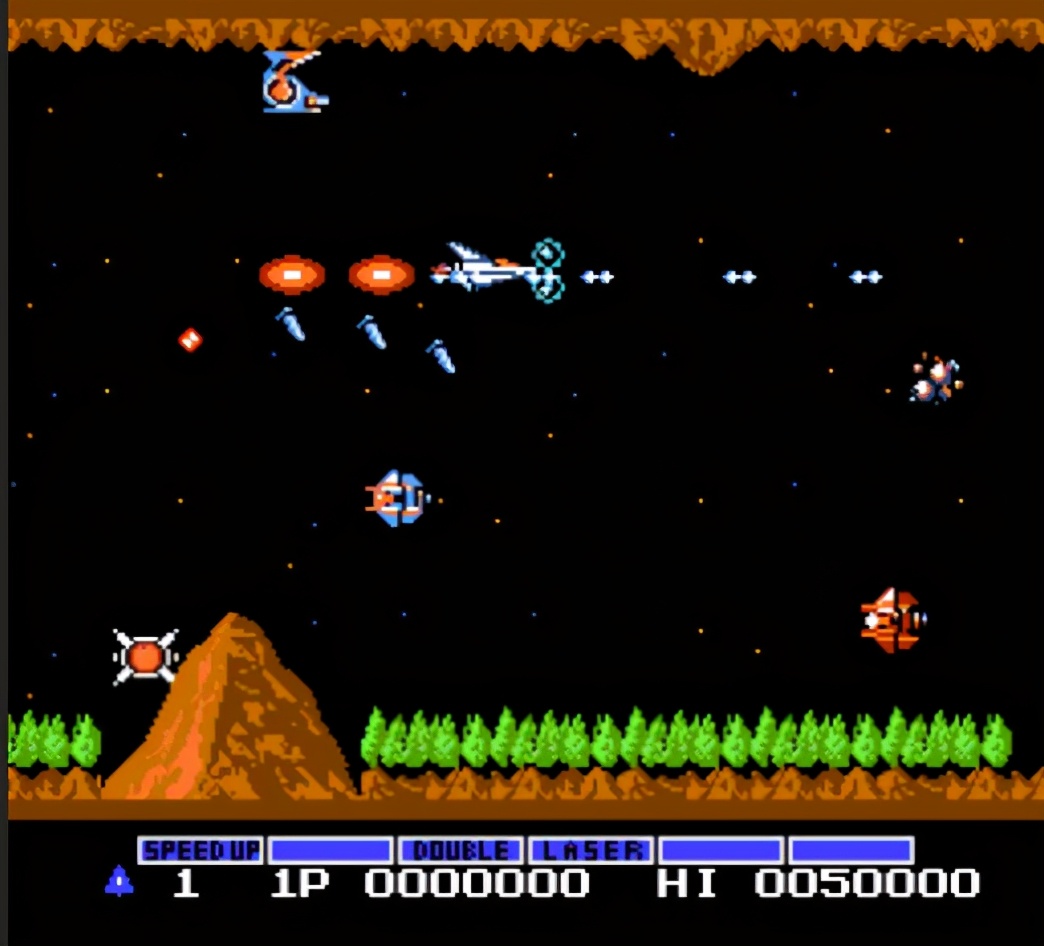The width and height of the screenshot is (1044, 946).
Task: Choose the DOUBLE power-up slot
Action: (460, 851)
